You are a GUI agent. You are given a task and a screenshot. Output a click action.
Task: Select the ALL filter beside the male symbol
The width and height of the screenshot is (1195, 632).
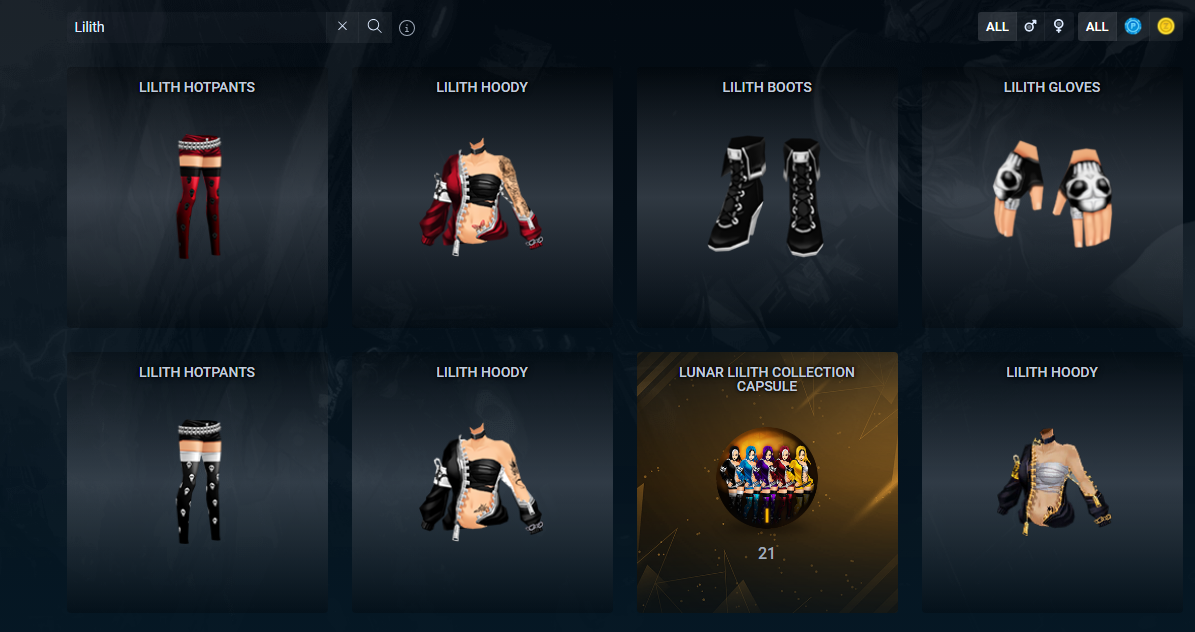pyautogui.click(x=997, y=27)
